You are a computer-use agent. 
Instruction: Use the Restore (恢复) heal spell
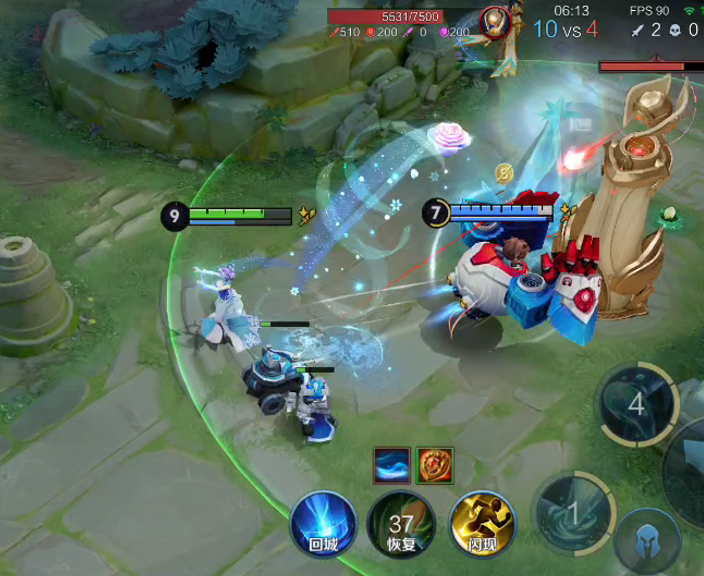click(x=401, y=523)
